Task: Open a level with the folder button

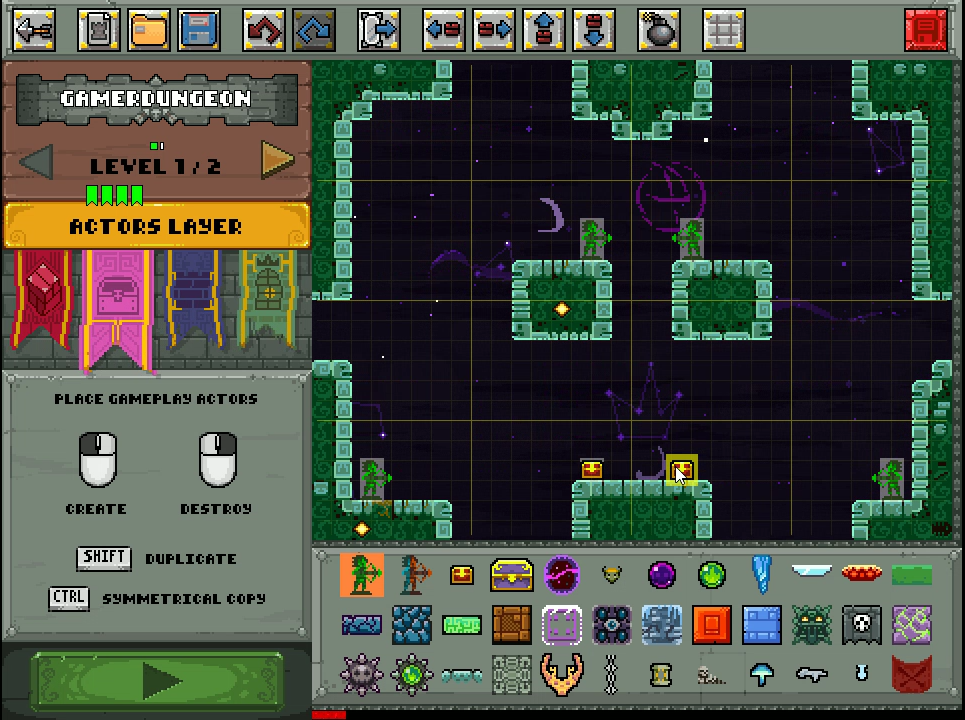Action: coord(148,30)
